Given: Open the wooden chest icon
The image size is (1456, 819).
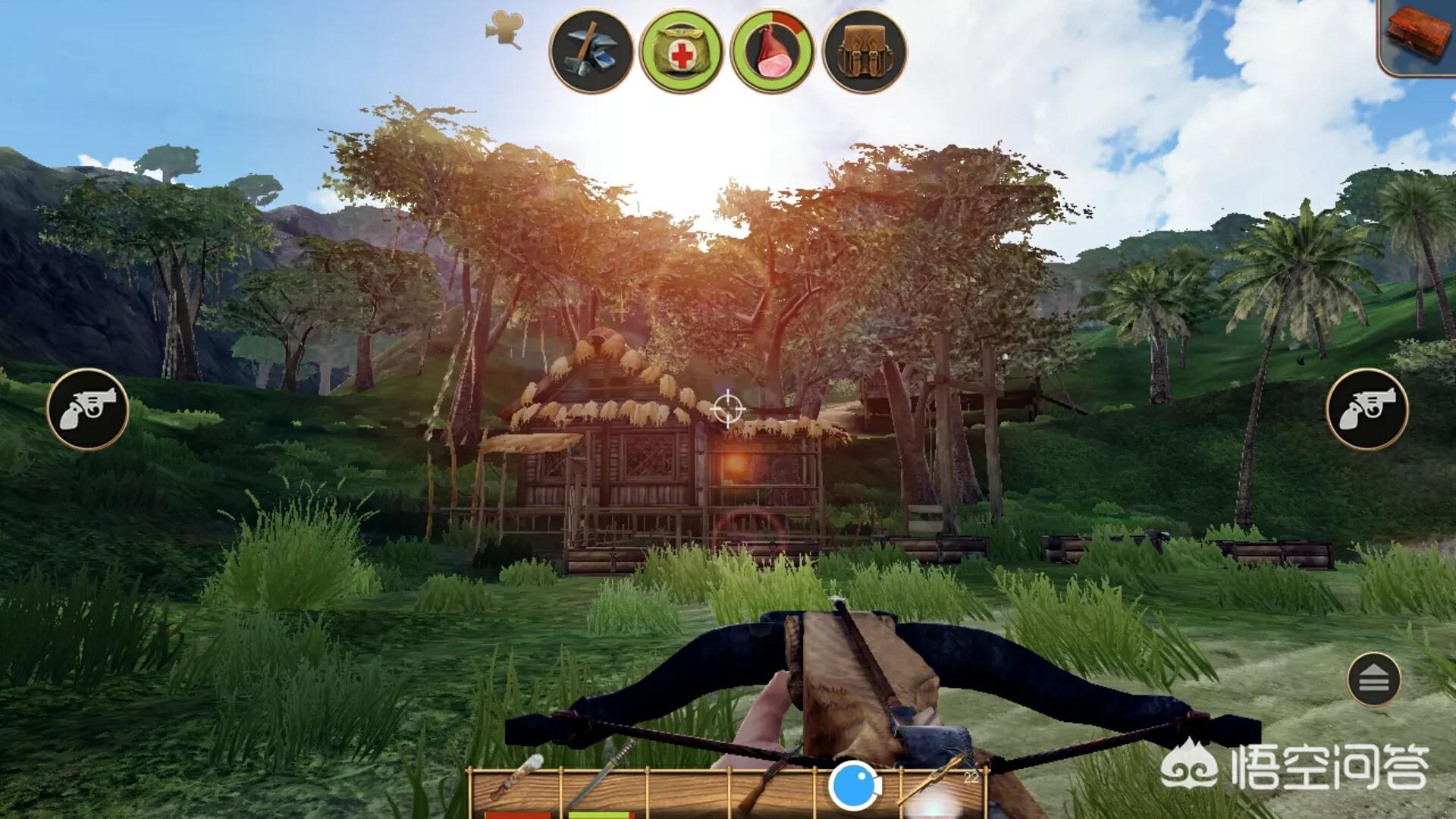Looking at the screenshot, I should click(1418, 34).
